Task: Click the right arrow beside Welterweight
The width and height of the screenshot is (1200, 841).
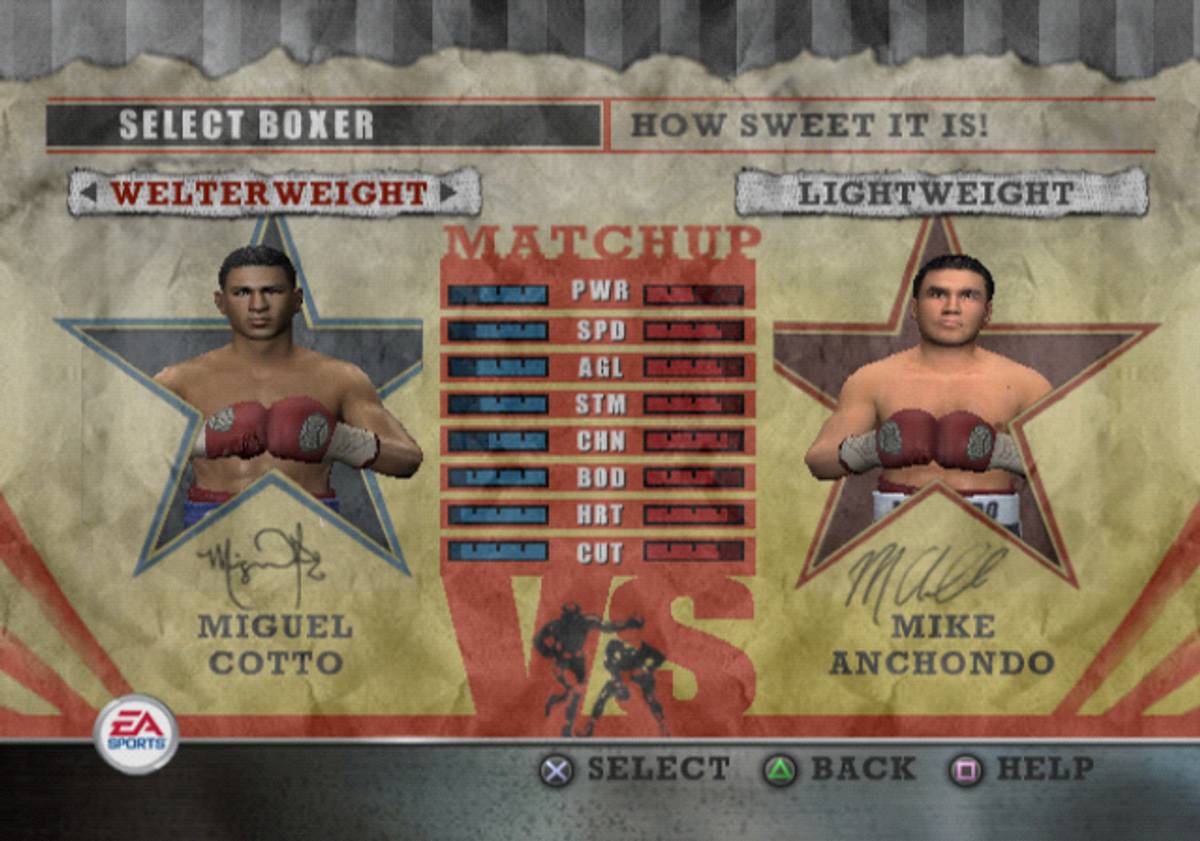Action: [x=446, y=193]
